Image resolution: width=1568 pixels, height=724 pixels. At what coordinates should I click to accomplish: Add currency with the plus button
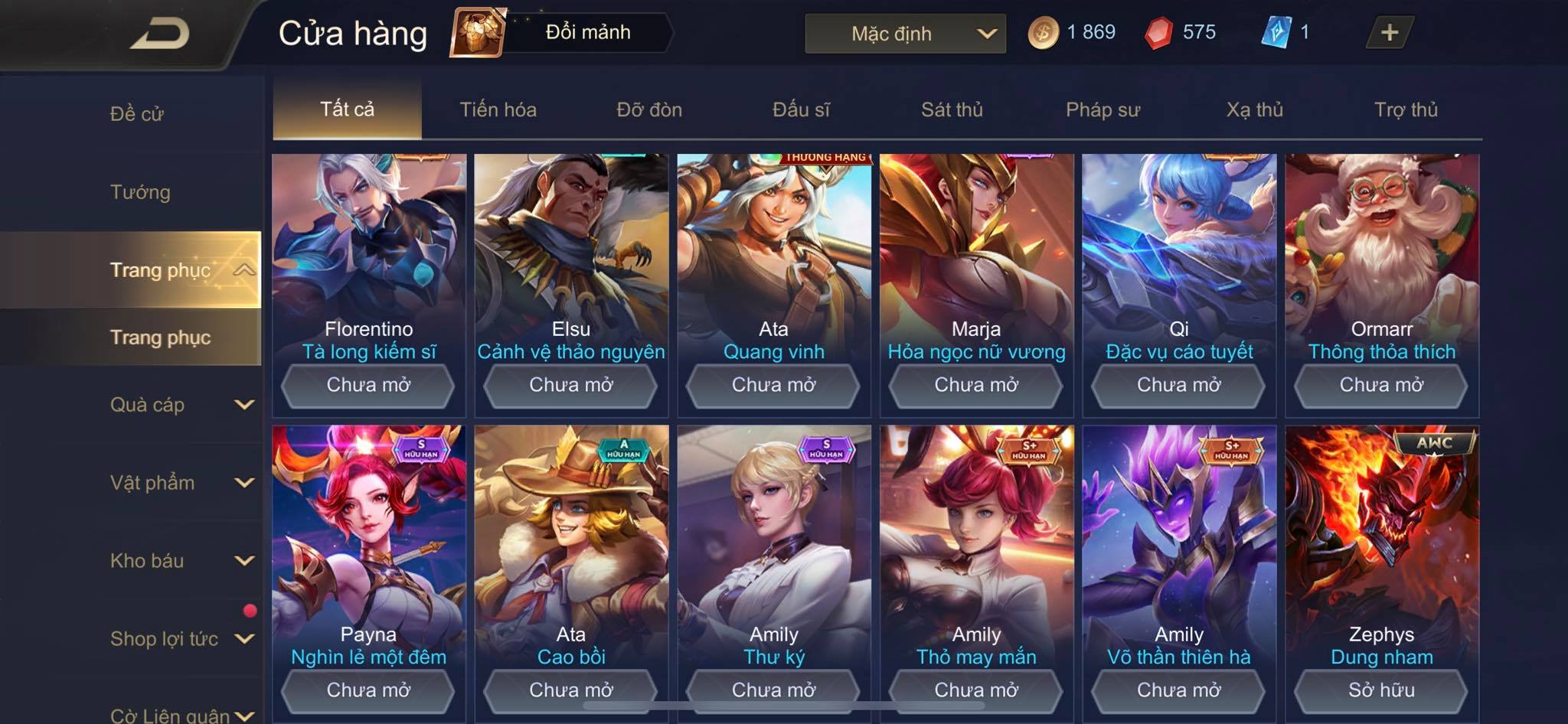[x=1389, y=32]
